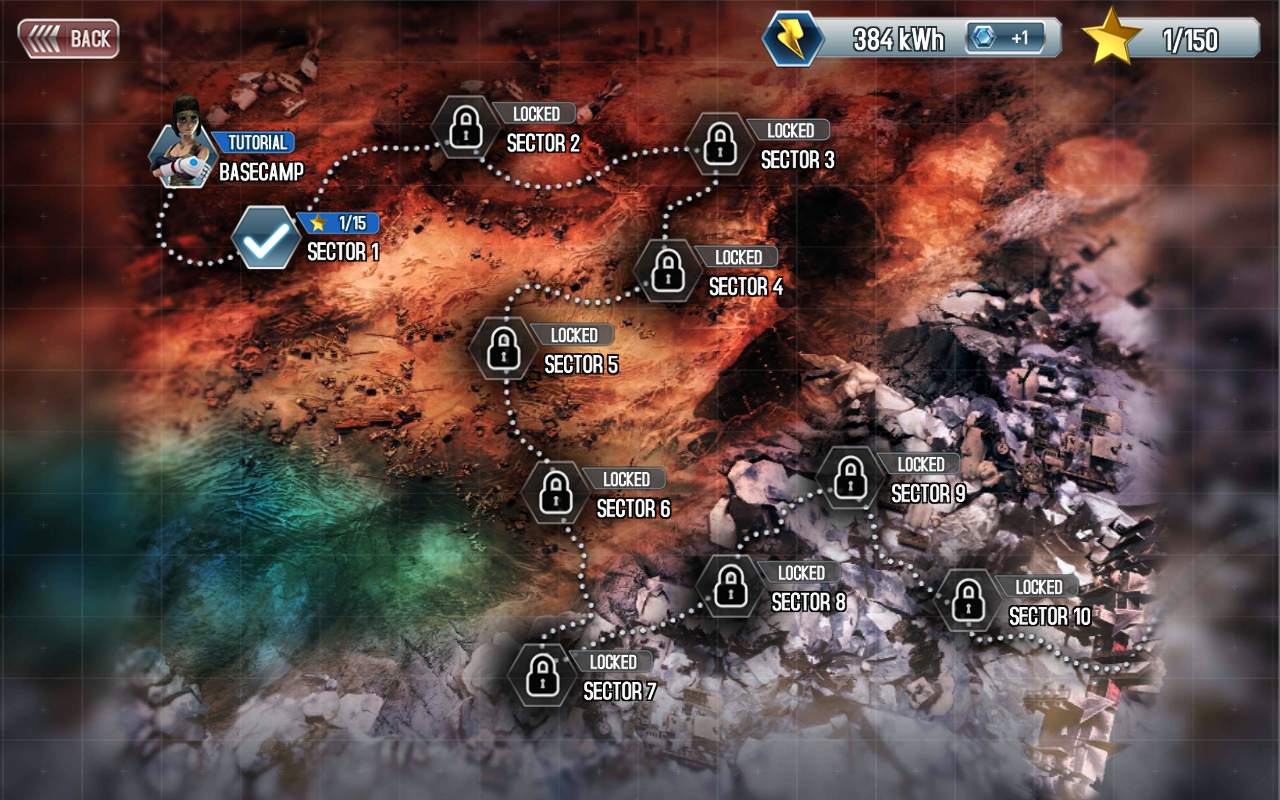Click the +1 crystal purchase button
This screenshot has width=1280, height=800.
(1004, 36)
